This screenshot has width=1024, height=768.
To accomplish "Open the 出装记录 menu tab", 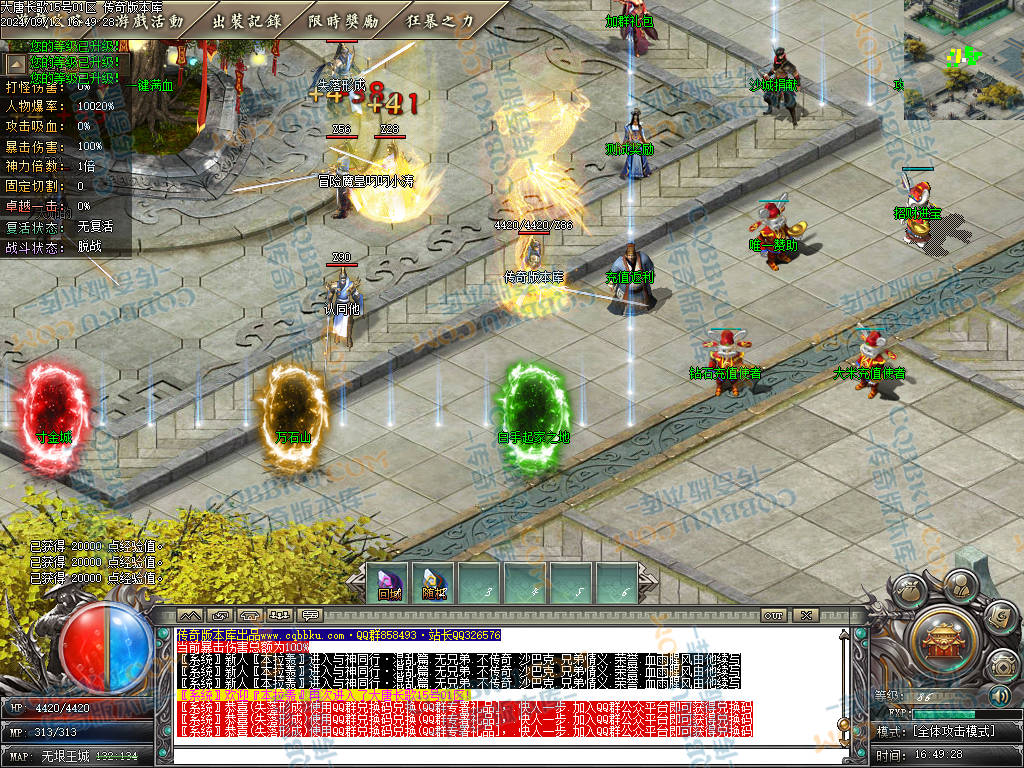I will coord(247,20).
